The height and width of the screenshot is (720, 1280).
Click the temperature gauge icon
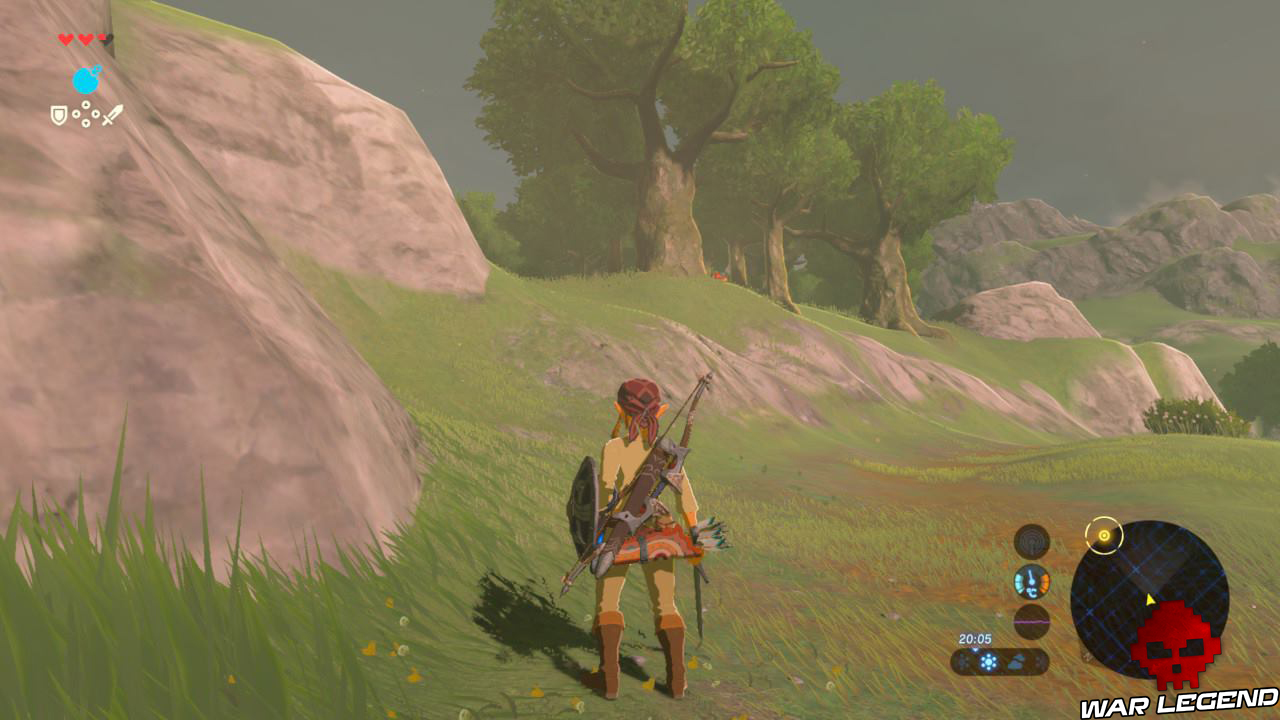(x=1031, y=581)
